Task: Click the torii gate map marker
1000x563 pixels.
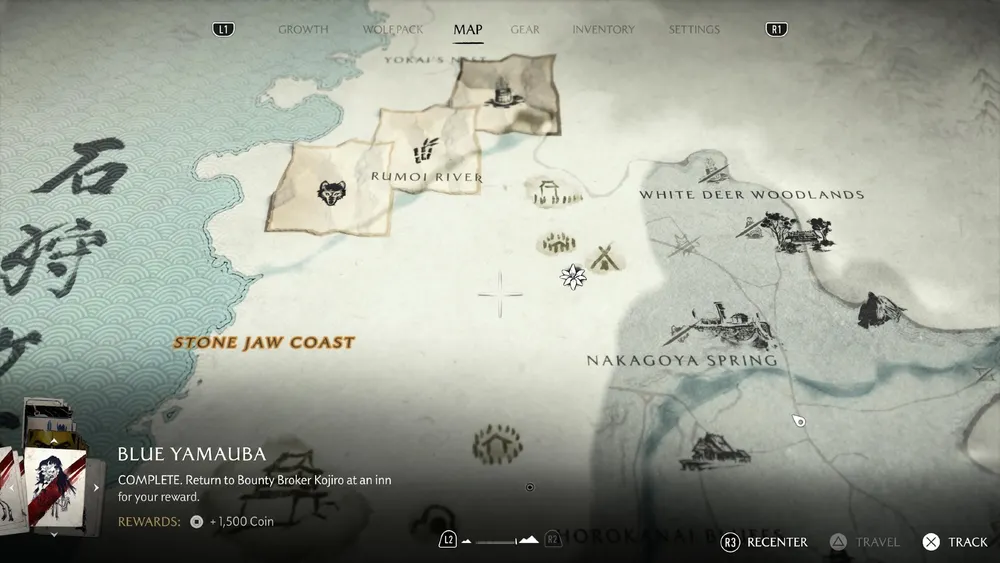Action: point(547,189)
